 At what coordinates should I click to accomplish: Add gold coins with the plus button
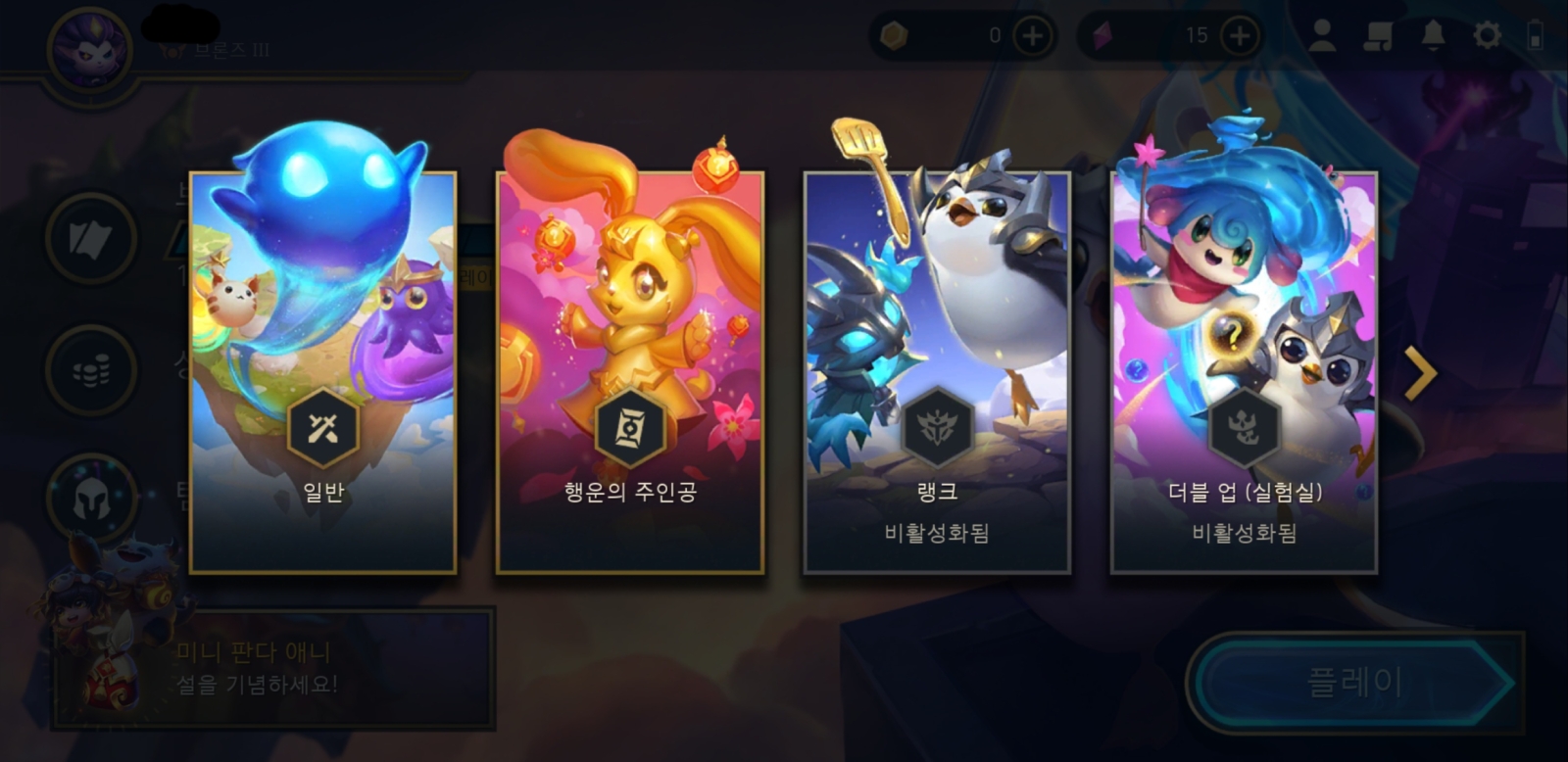(1032, 36)
